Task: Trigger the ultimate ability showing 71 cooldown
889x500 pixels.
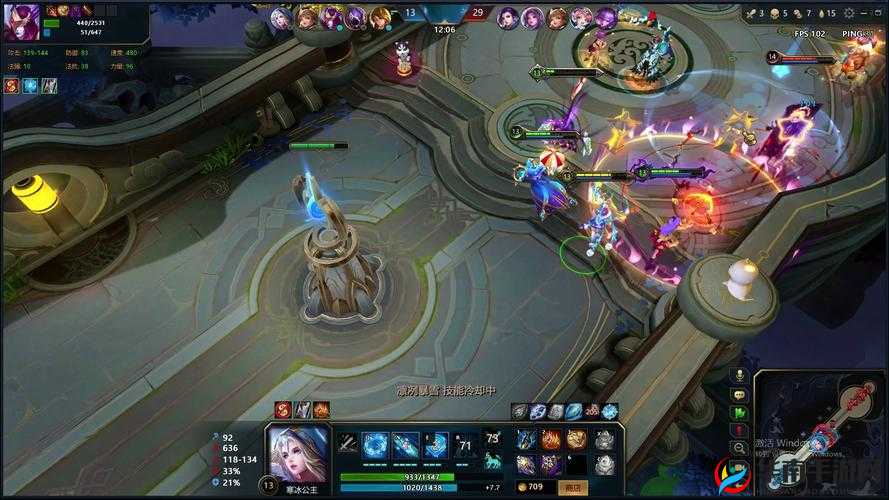Action: 464,445
